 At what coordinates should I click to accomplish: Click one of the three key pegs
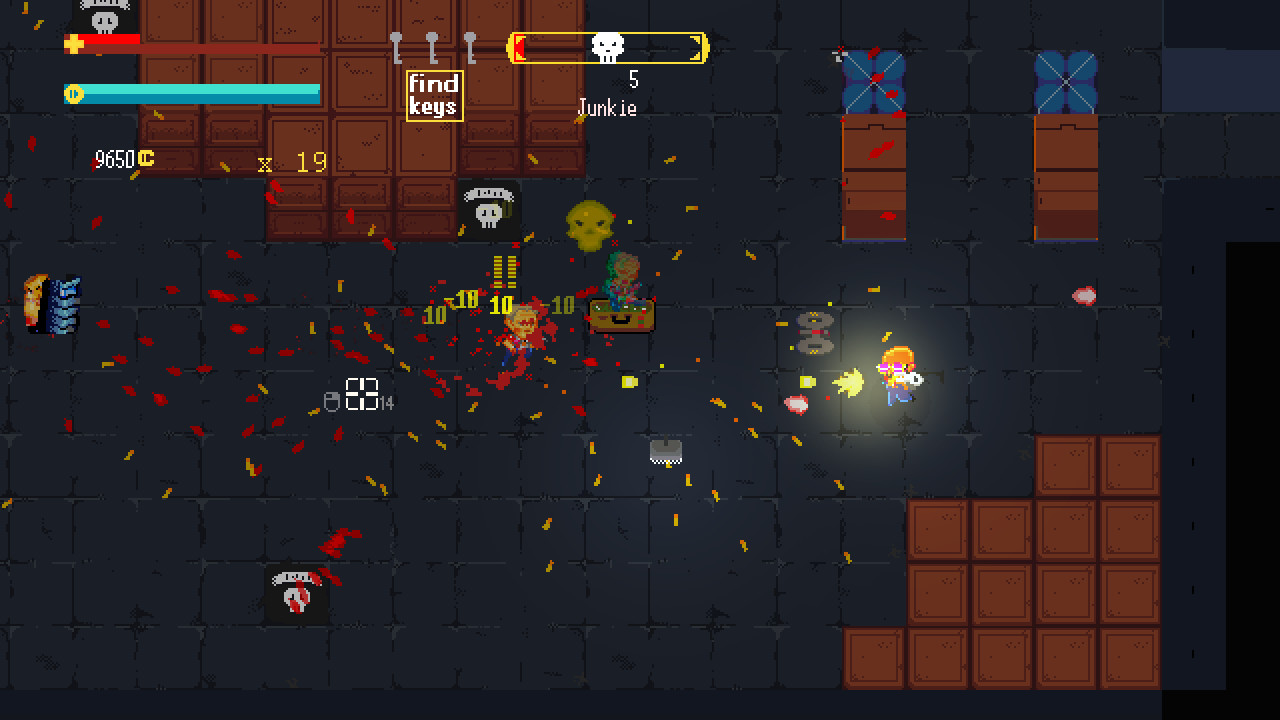point(432,45)
